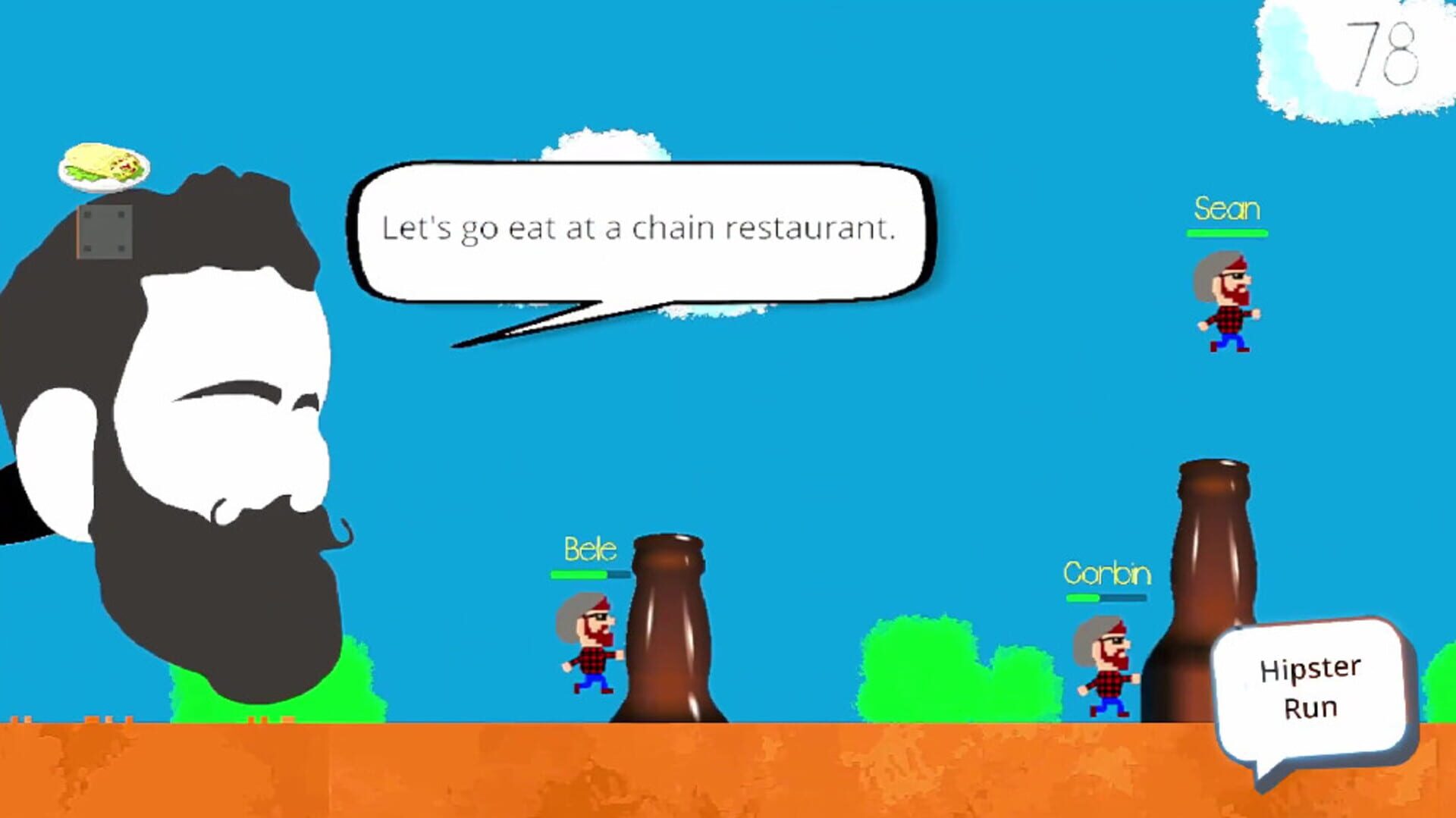Select the Corbin name label

click(x=1109, y=575)
